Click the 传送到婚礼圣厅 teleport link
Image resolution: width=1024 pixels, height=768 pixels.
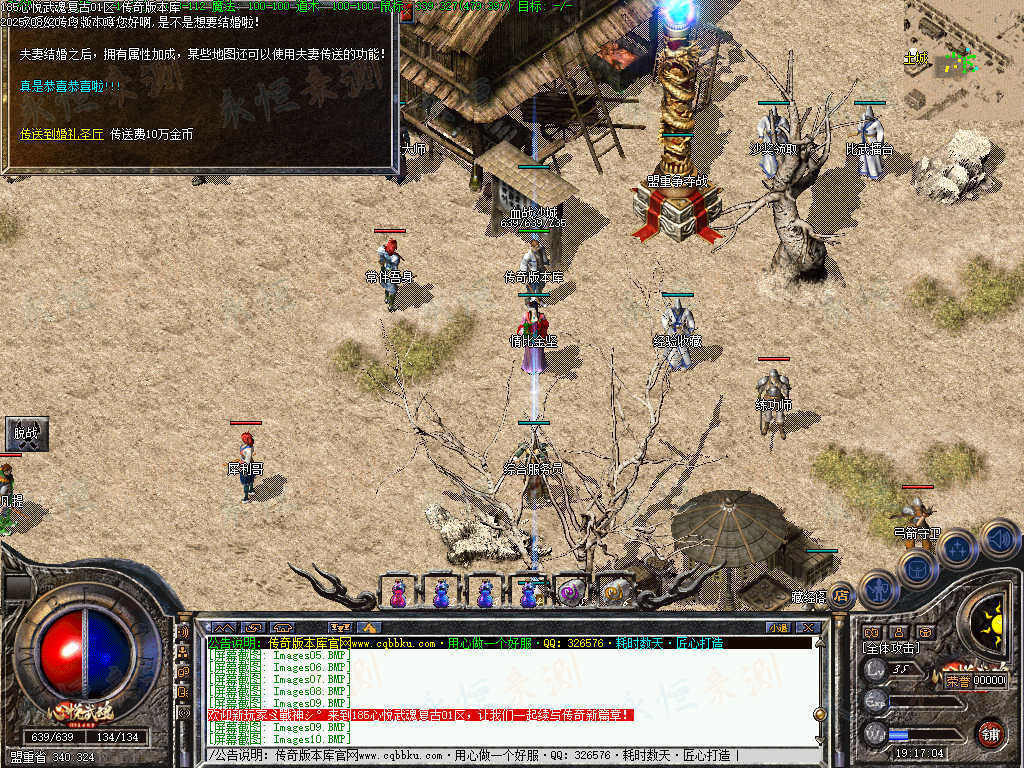[x=62, y=133]
